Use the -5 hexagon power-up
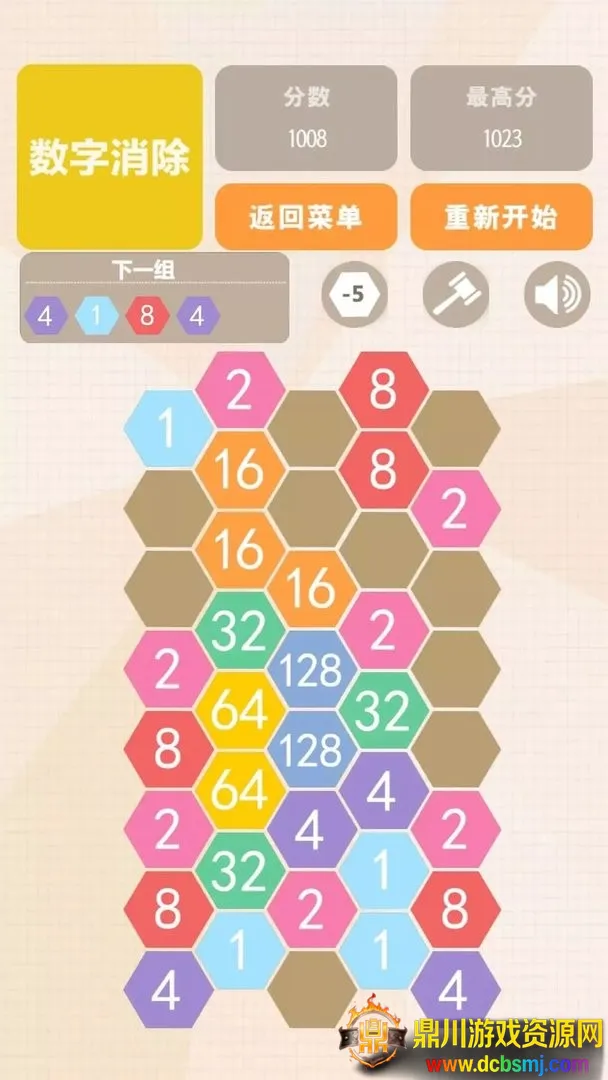The image size is (608, 1080). click(353, 295)
